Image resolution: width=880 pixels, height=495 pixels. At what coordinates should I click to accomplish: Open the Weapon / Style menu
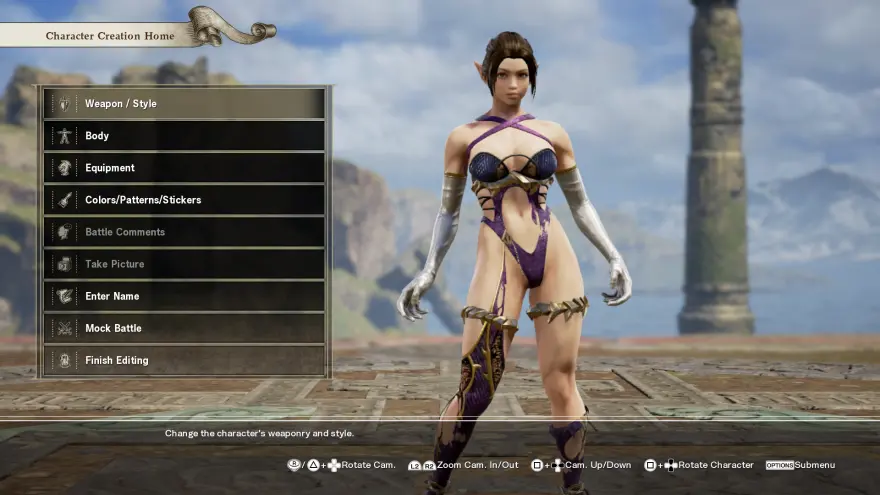[x=185, y=104]
